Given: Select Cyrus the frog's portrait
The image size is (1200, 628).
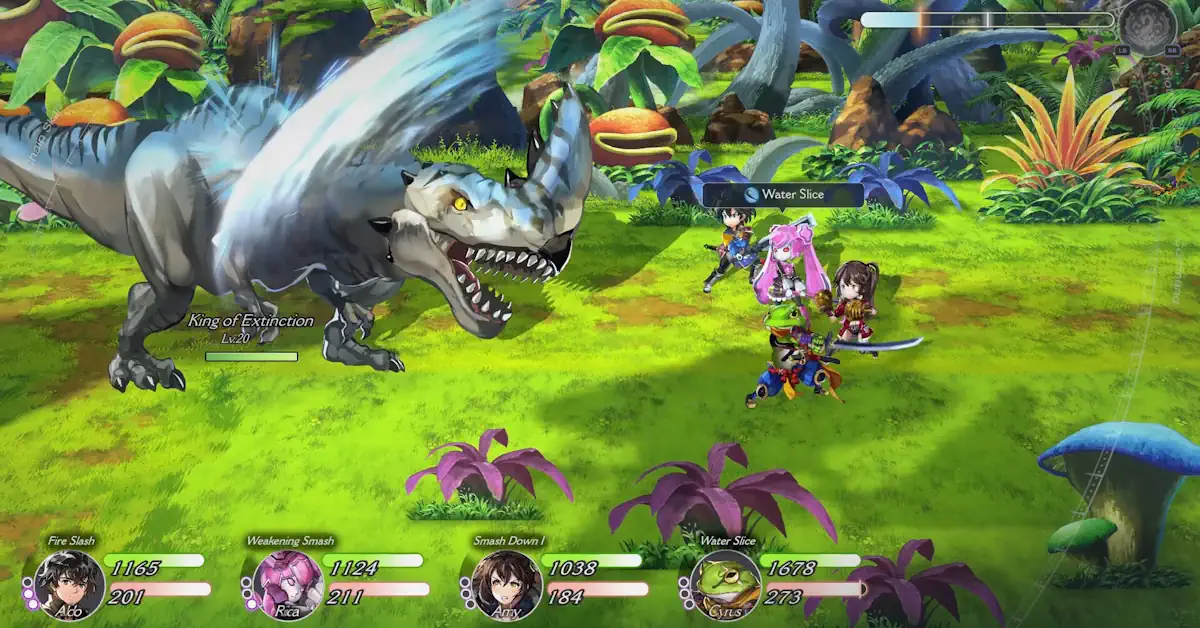Looking at the screenshot, I should click(725, 584).
